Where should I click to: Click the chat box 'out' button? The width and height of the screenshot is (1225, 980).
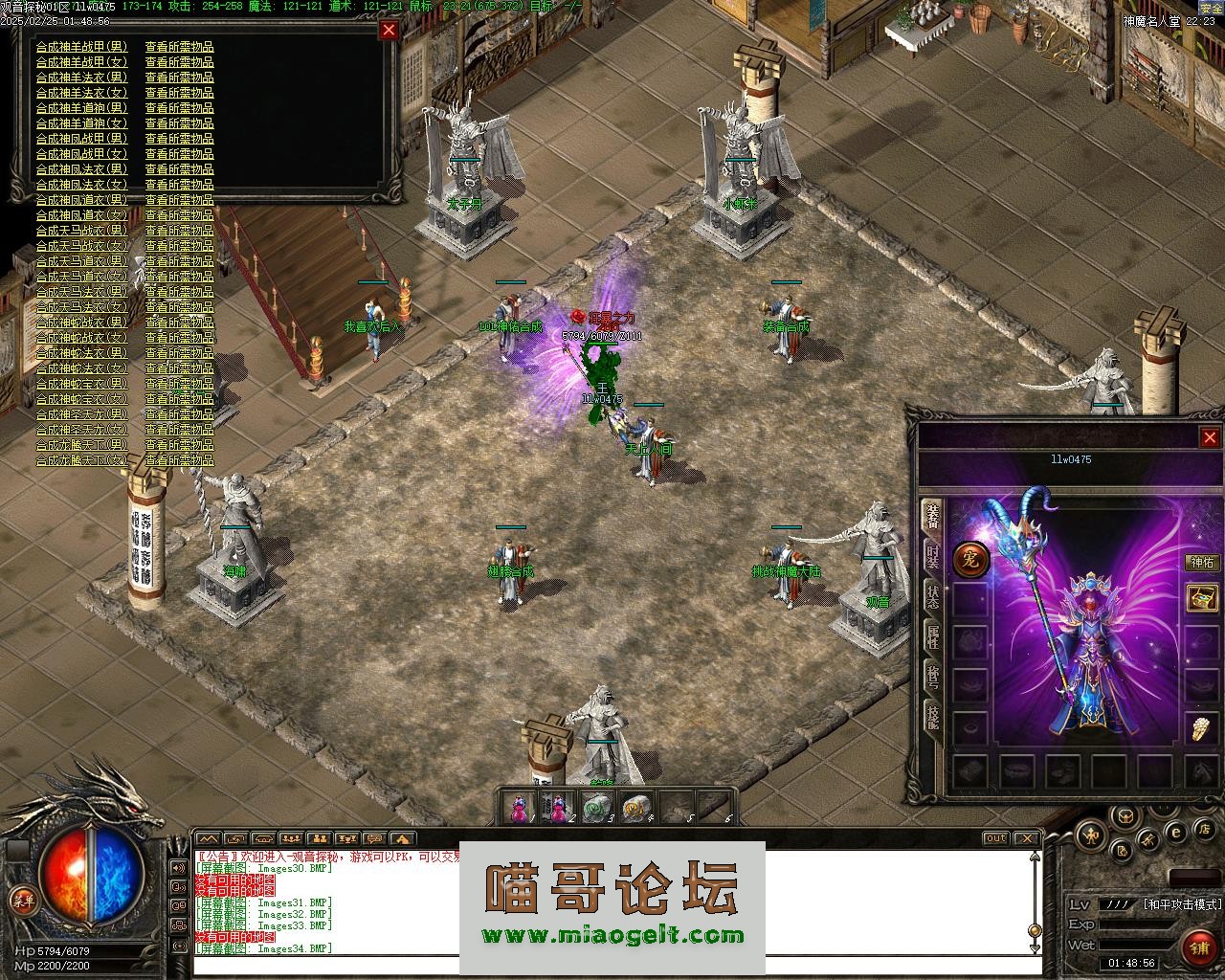[x=996, y=838]
